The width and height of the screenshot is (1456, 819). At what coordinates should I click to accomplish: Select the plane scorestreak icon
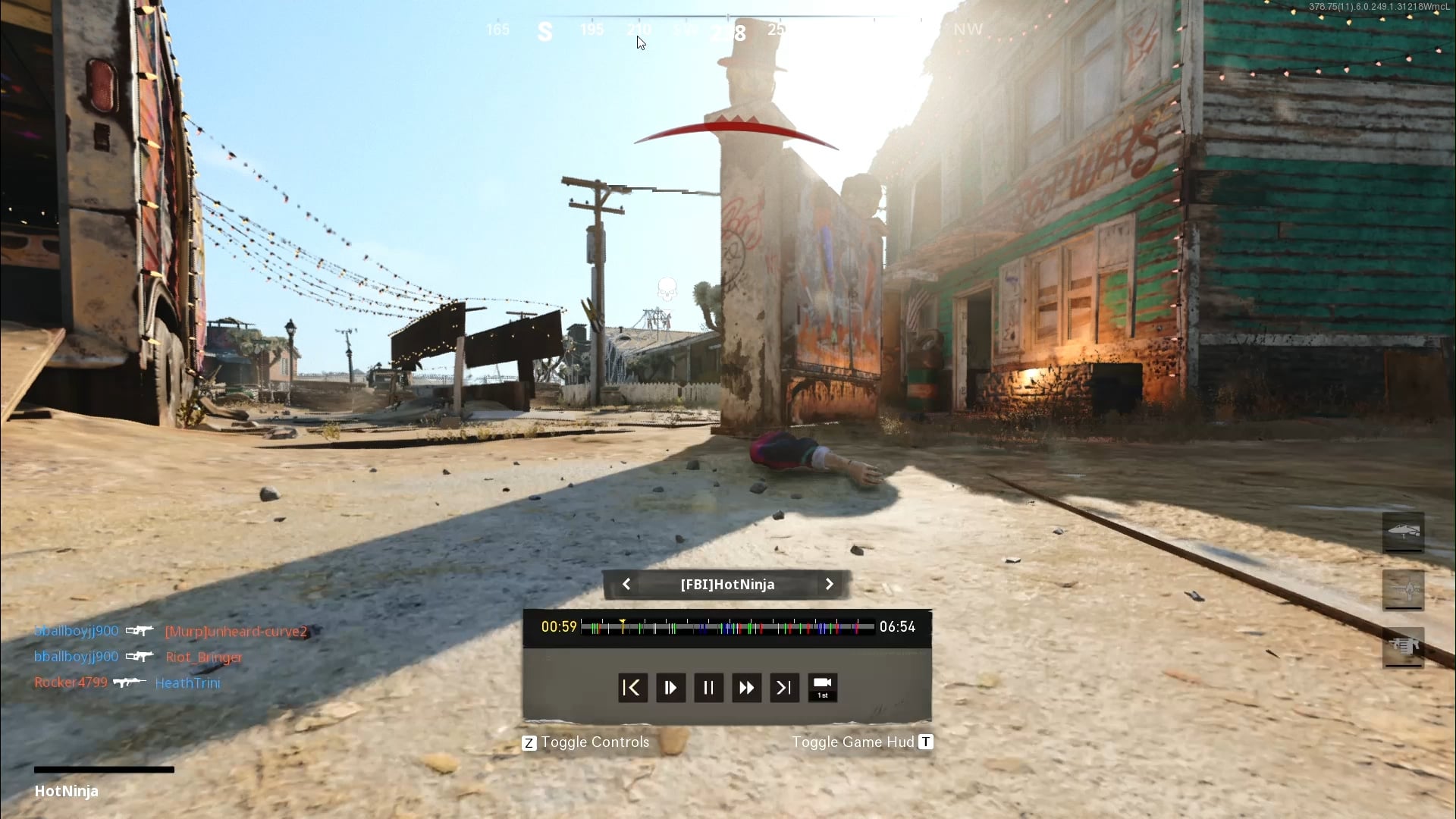coord(1403,590)
